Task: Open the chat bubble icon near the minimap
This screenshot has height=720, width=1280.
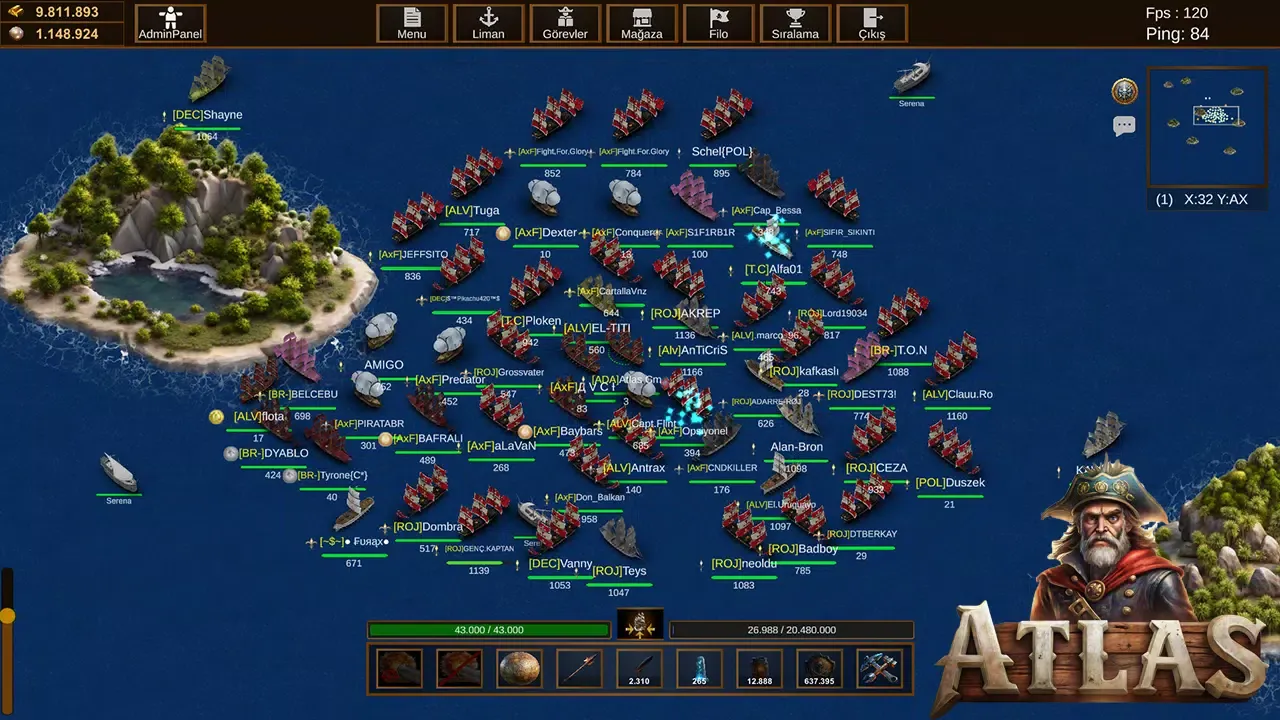Action: pyautogui.click(x=1124, y=124)
